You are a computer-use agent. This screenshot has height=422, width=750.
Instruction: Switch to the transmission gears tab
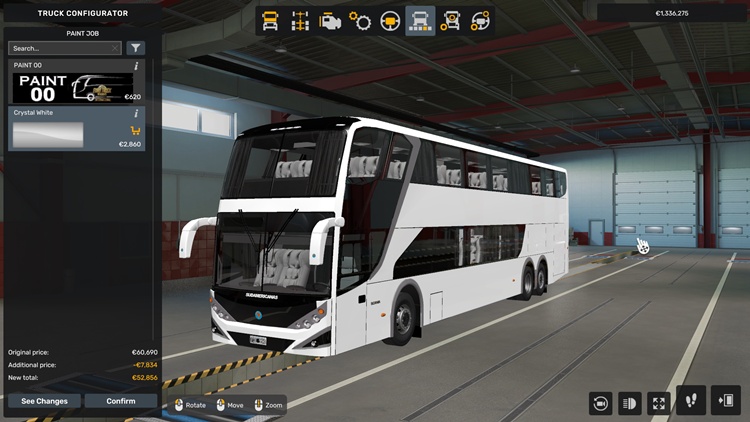pos(359,20)
